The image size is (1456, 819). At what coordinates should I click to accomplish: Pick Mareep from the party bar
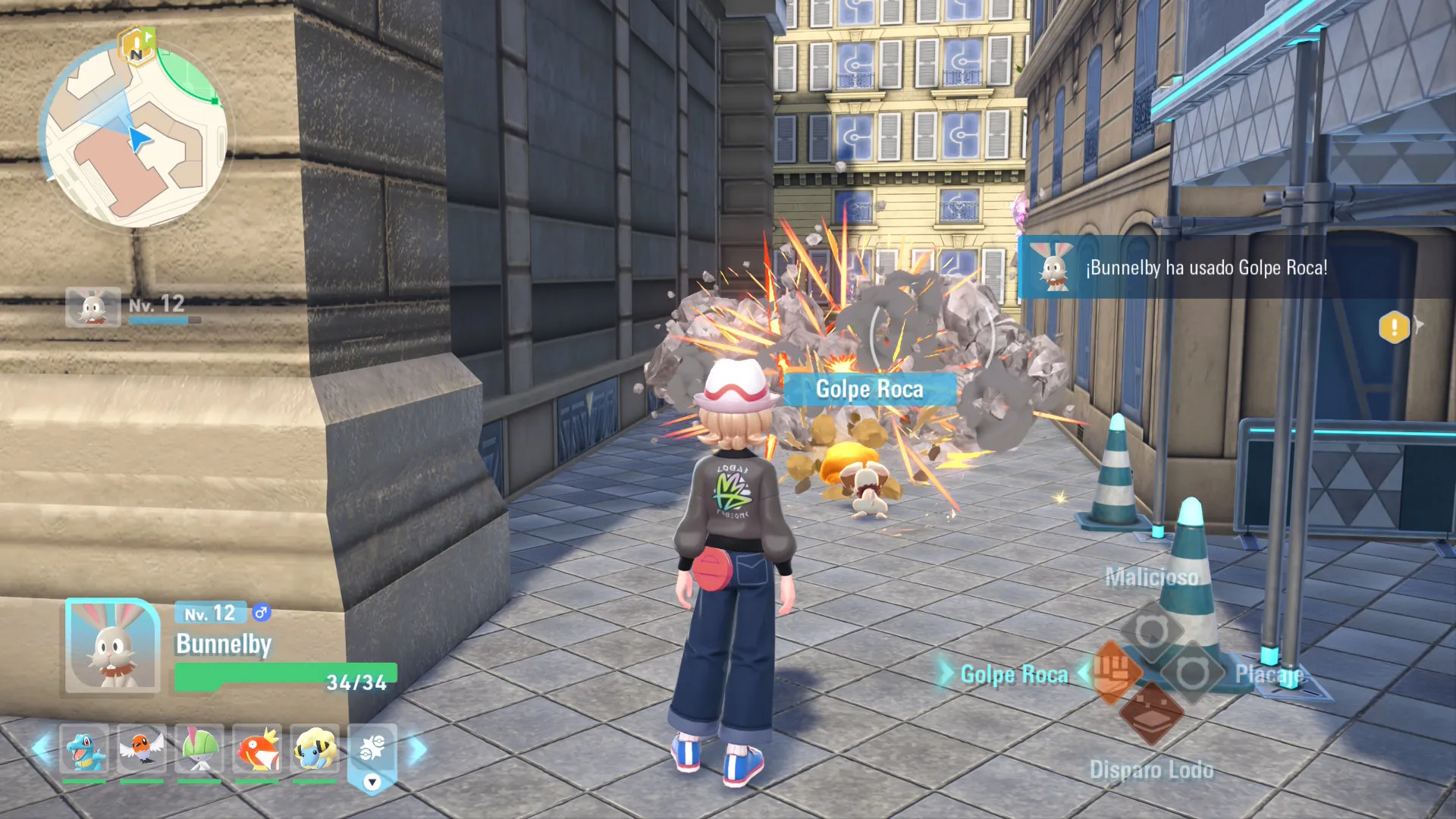click(x=315, y=749)
